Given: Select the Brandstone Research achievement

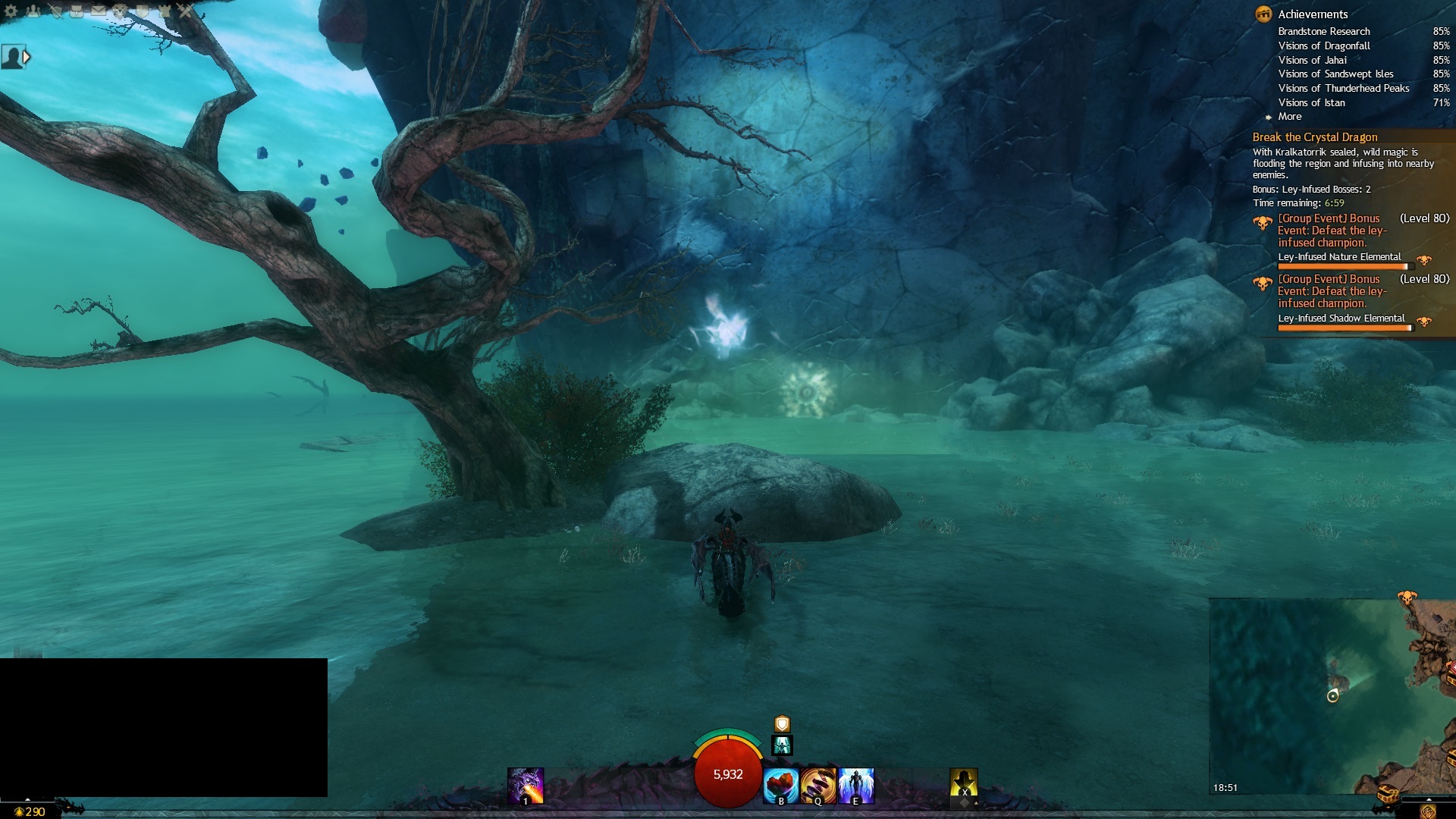Looking at the screenshot, I should tap(1323, 31).
